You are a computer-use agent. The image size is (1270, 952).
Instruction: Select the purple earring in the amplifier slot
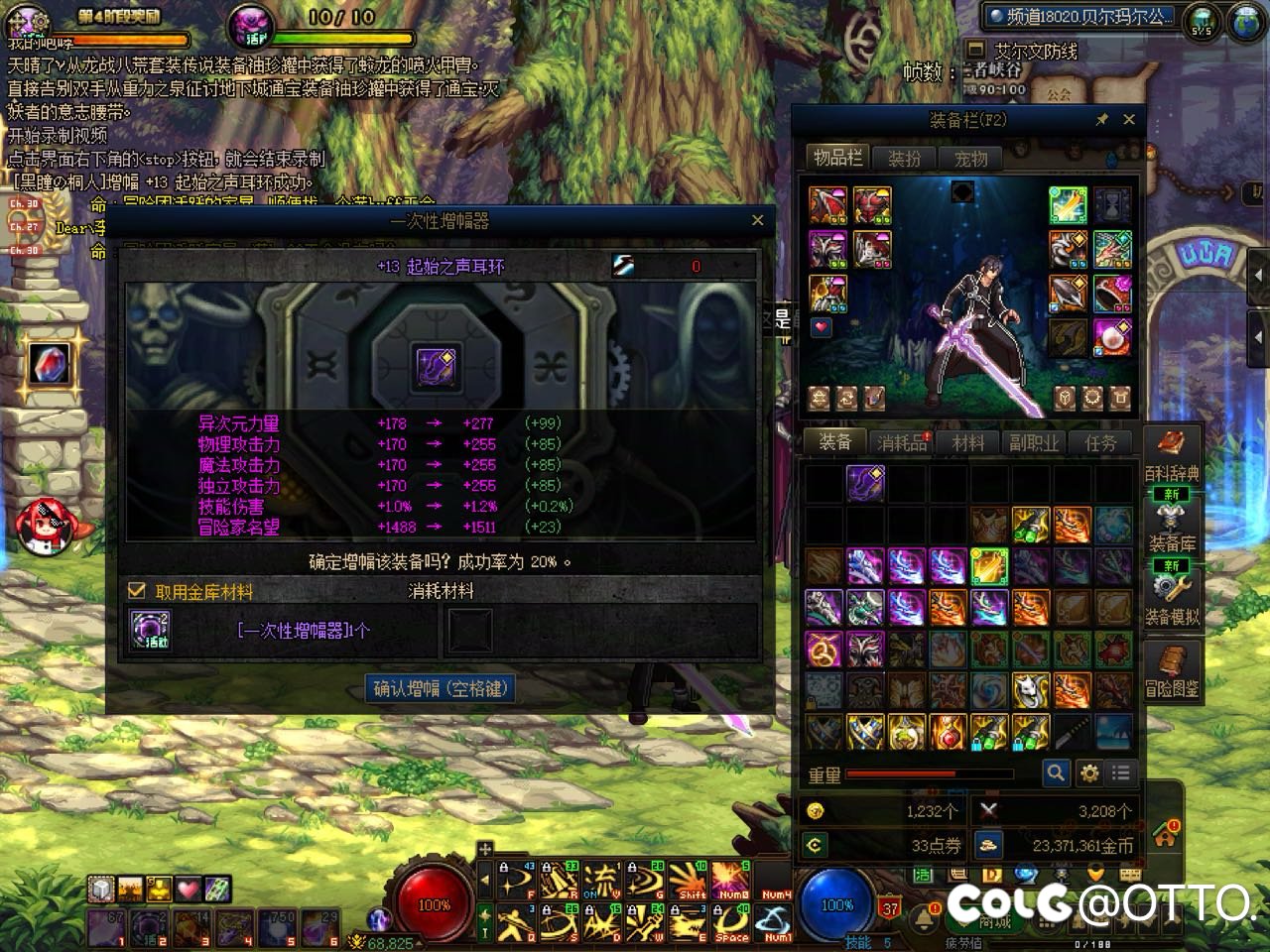[436, 366]
